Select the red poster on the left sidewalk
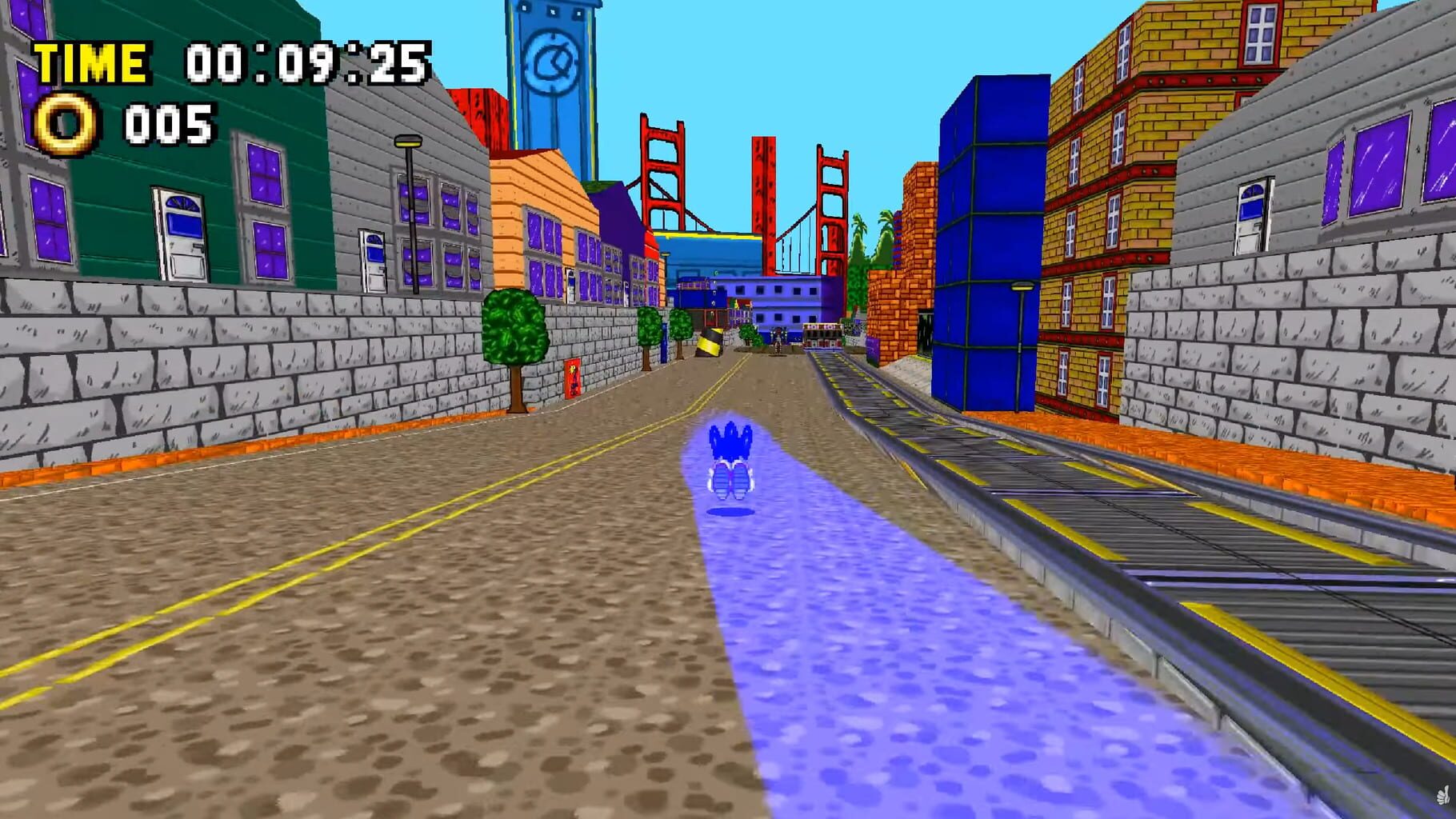 point(573,379)
